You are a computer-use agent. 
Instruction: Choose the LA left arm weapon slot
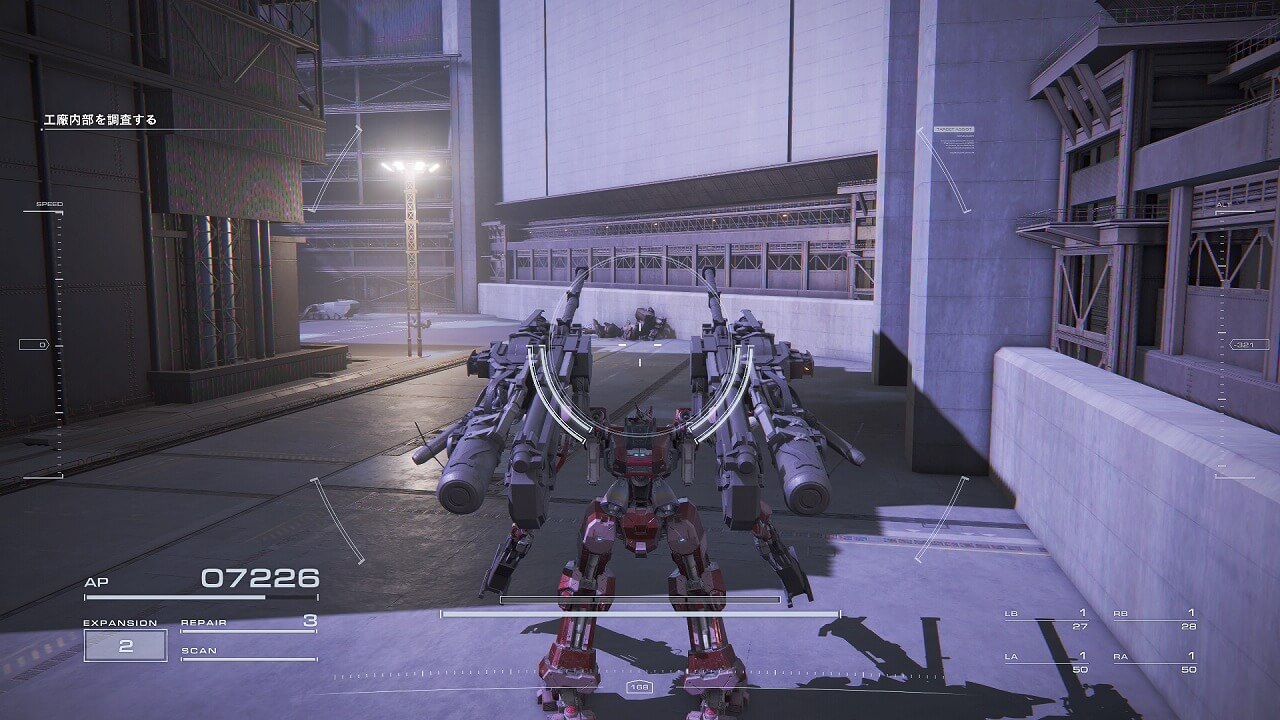click(1046, 662)
